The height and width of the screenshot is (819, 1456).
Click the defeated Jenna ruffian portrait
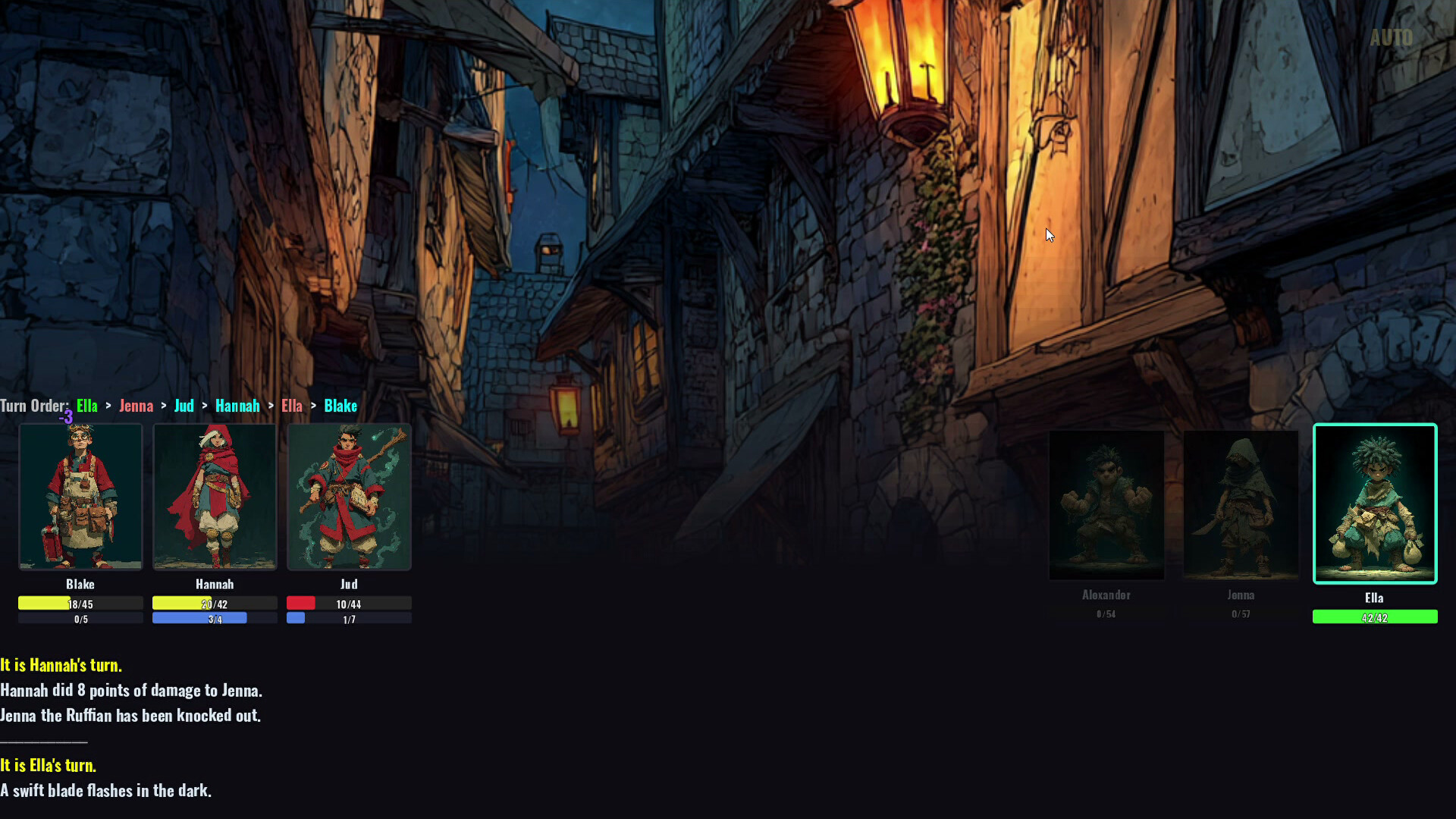tap(1241, 504)
